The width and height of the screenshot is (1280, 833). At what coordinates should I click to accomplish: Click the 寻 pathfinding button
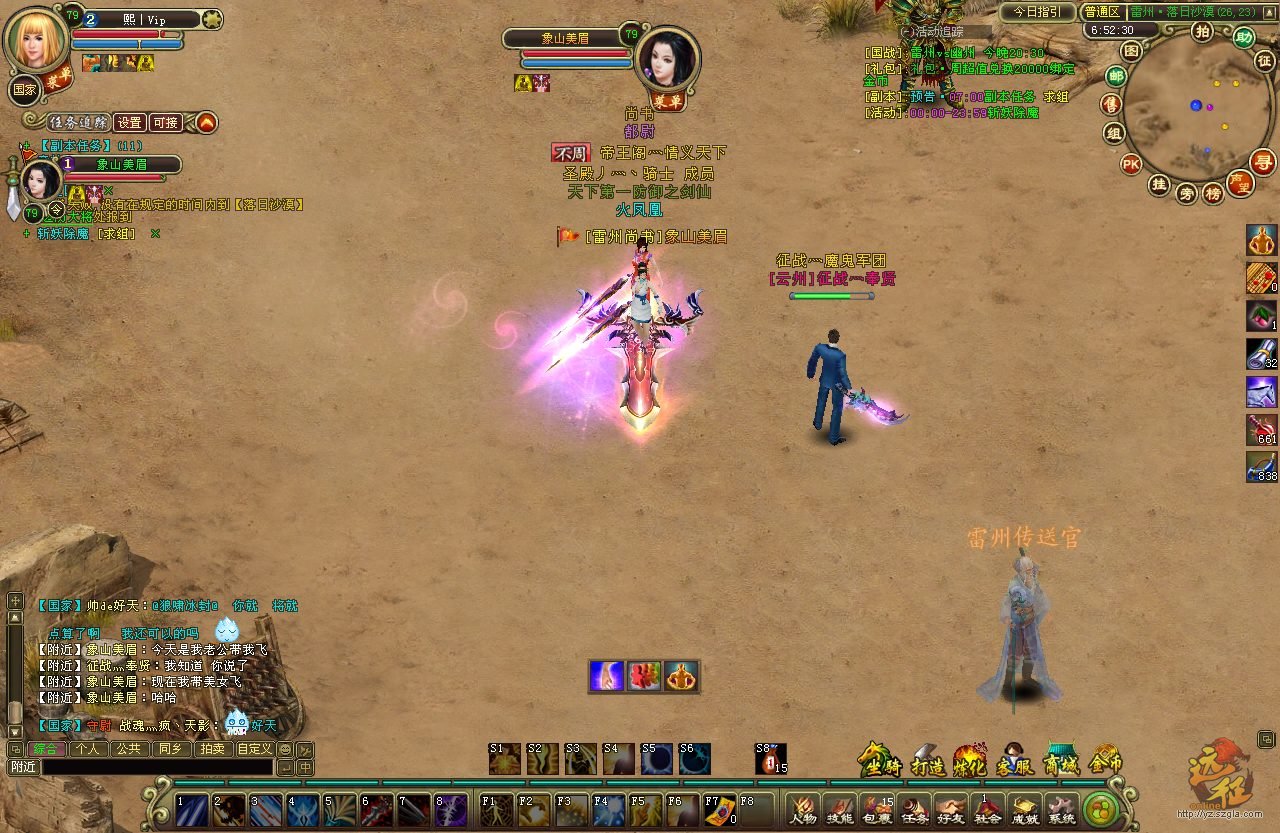1264,161
